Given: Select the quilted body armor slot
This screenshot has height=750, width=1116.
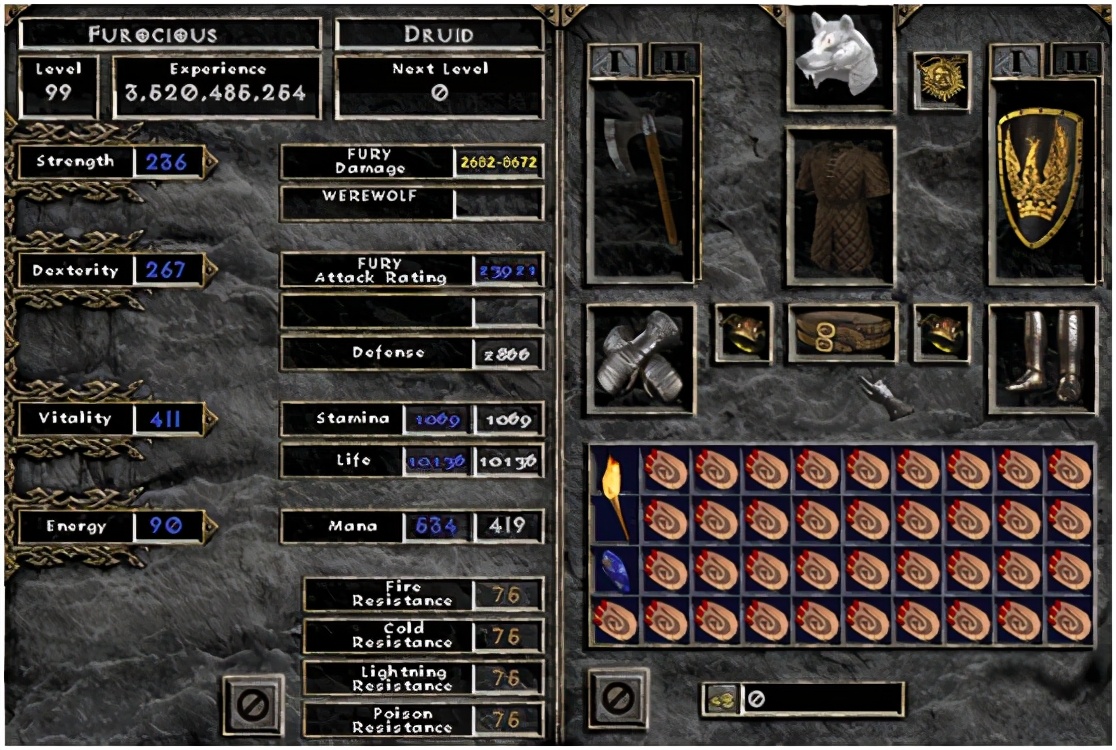Looking at the screenshot, I should click(x=840, y=205).
